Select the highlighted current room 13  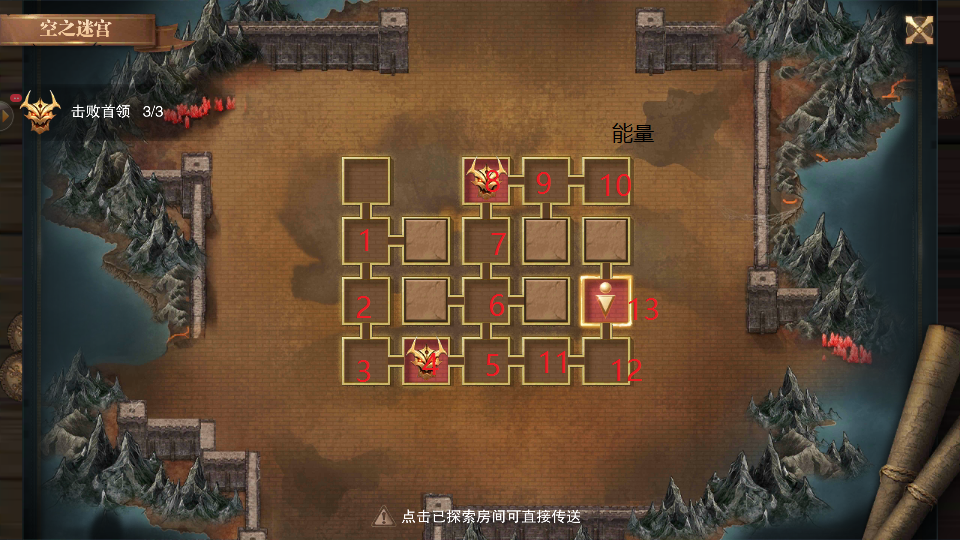pyautogui.click(x=607, y=301)
